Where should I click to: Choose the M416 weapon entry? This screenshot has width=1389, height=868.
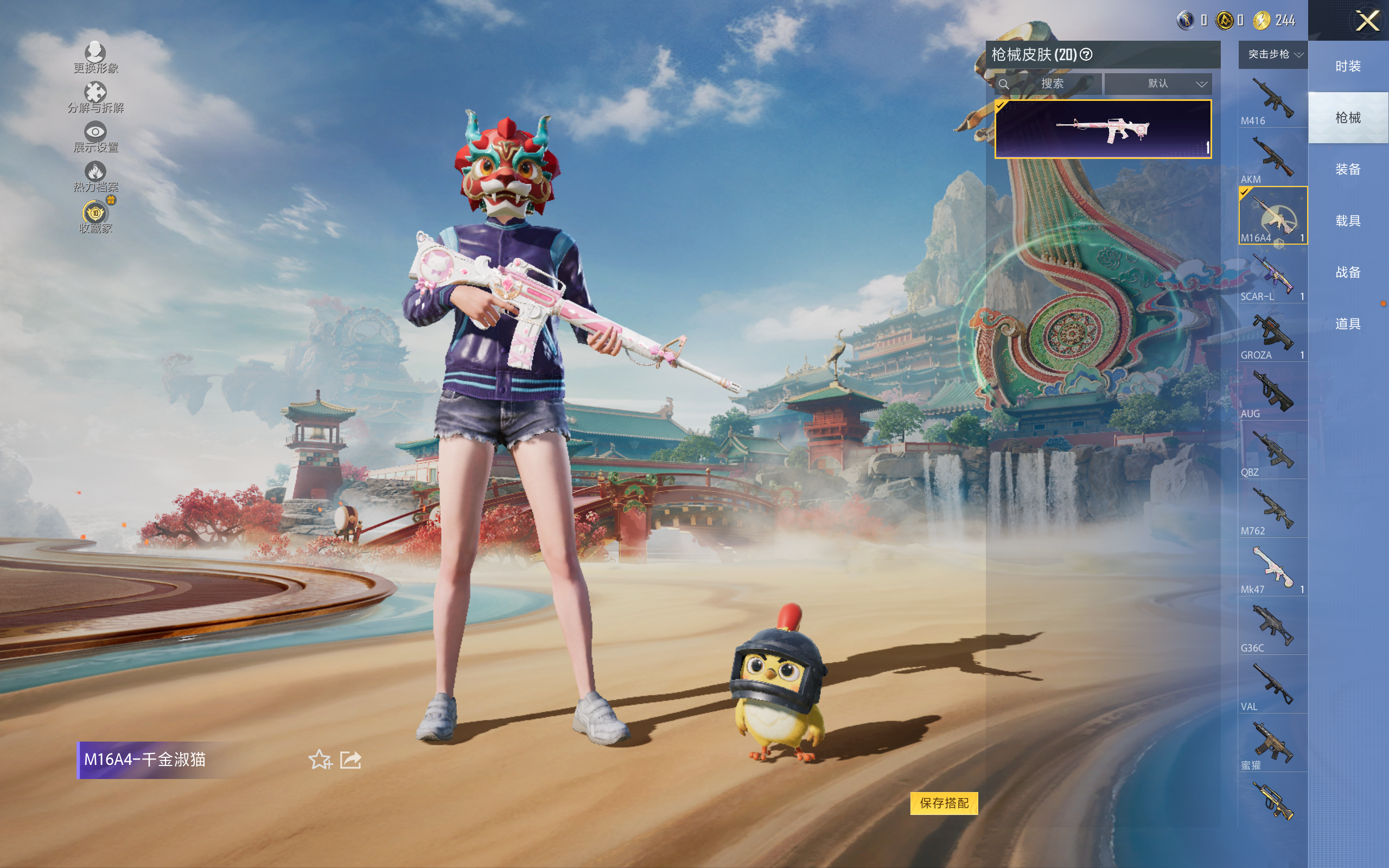coord(1272,100)
